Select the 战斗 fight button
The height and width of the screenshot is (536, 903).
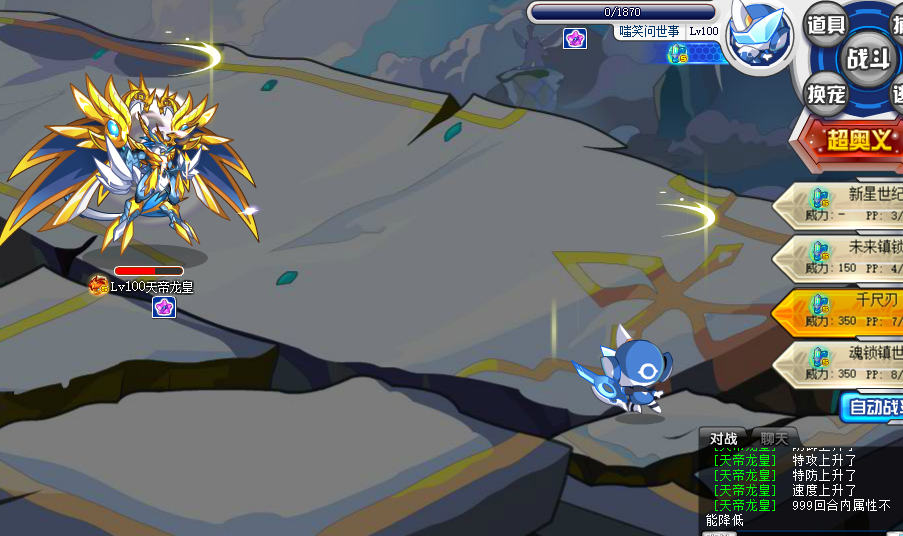pyautogui.click(x=868, y=58)
